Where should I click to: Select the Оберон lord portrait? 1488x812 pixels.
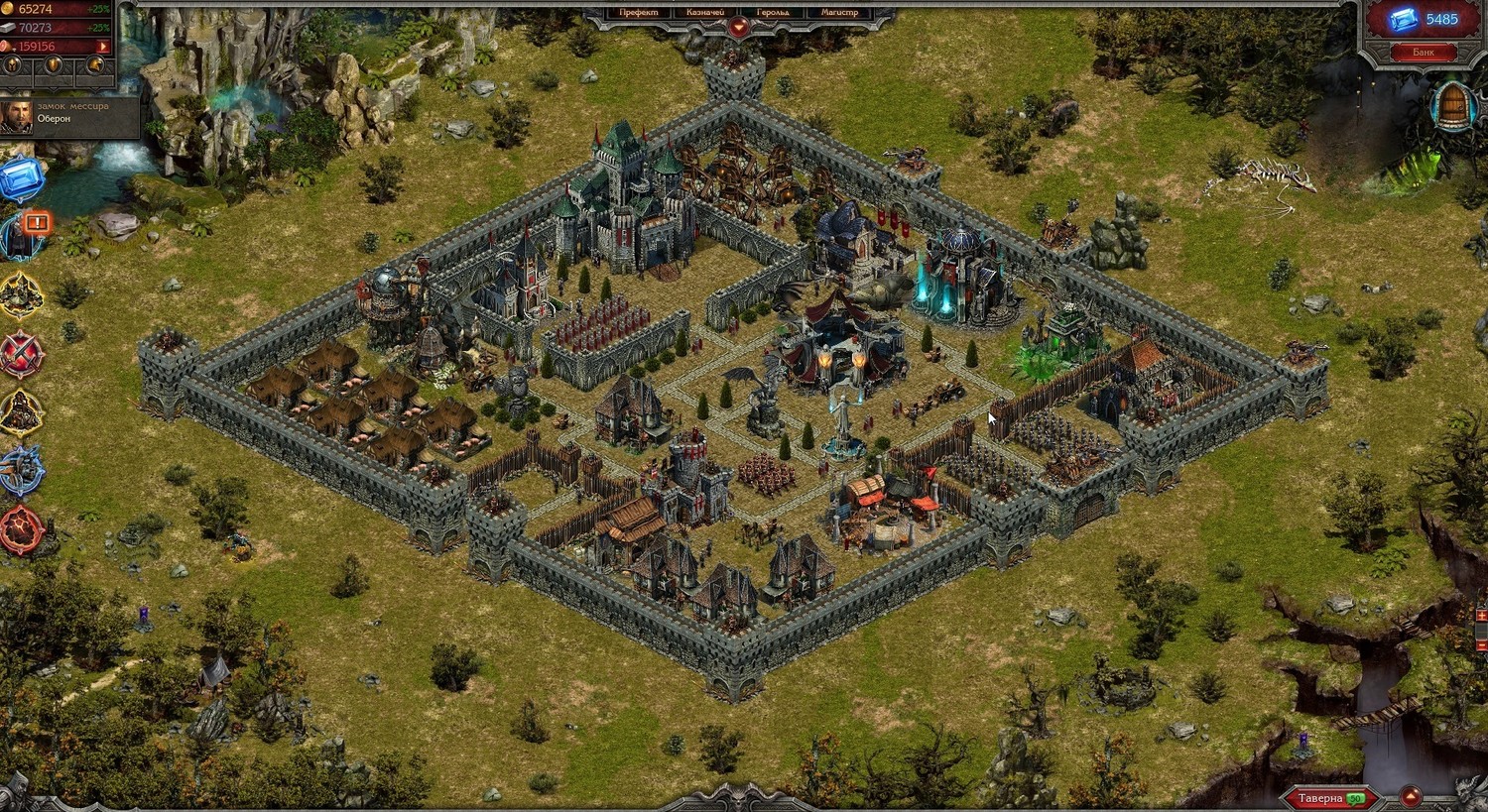tap(16, 117)
